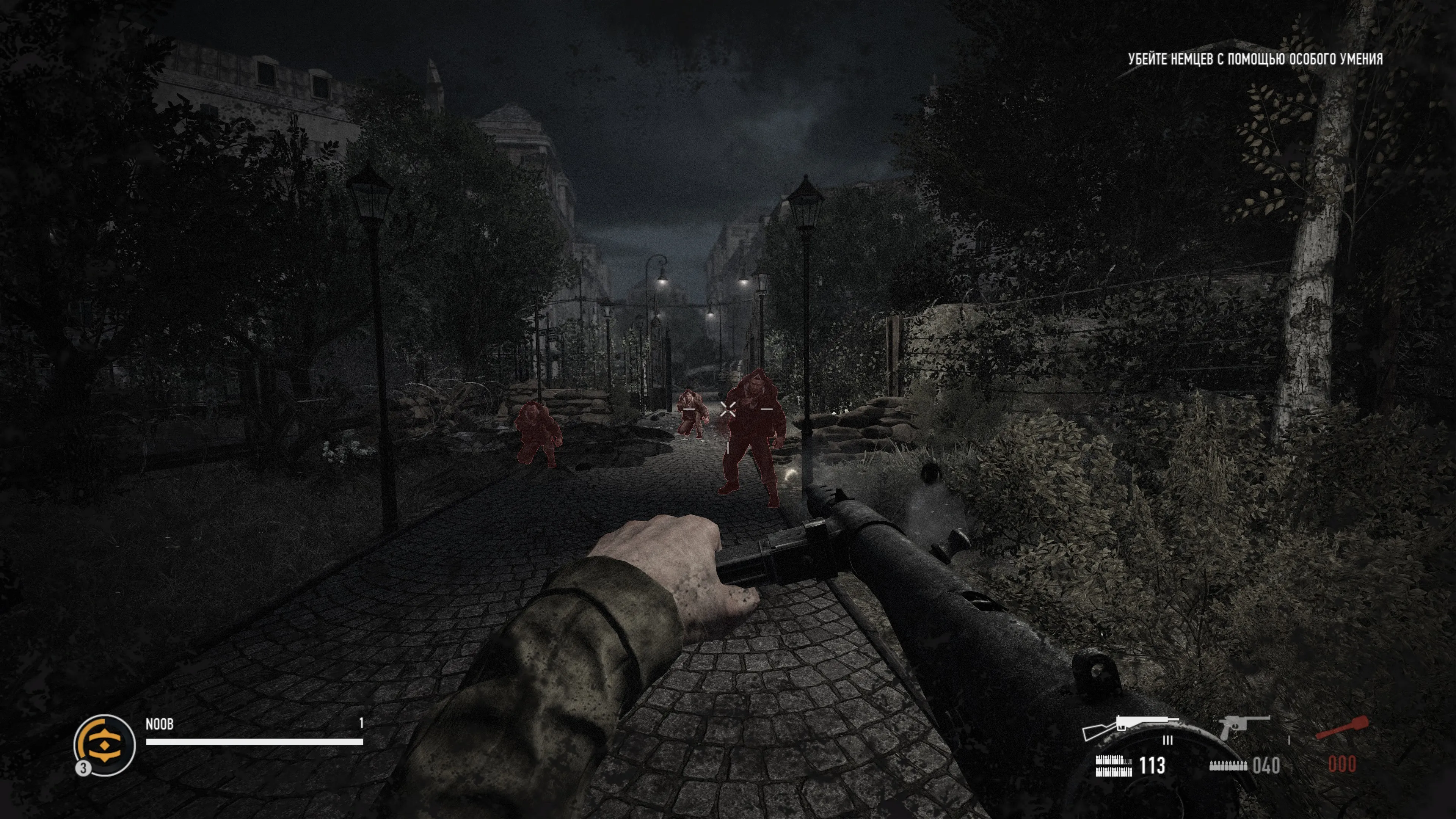Activate the orange special ability icon
This screenshot has width=1456, height=819.
[105, 744]
